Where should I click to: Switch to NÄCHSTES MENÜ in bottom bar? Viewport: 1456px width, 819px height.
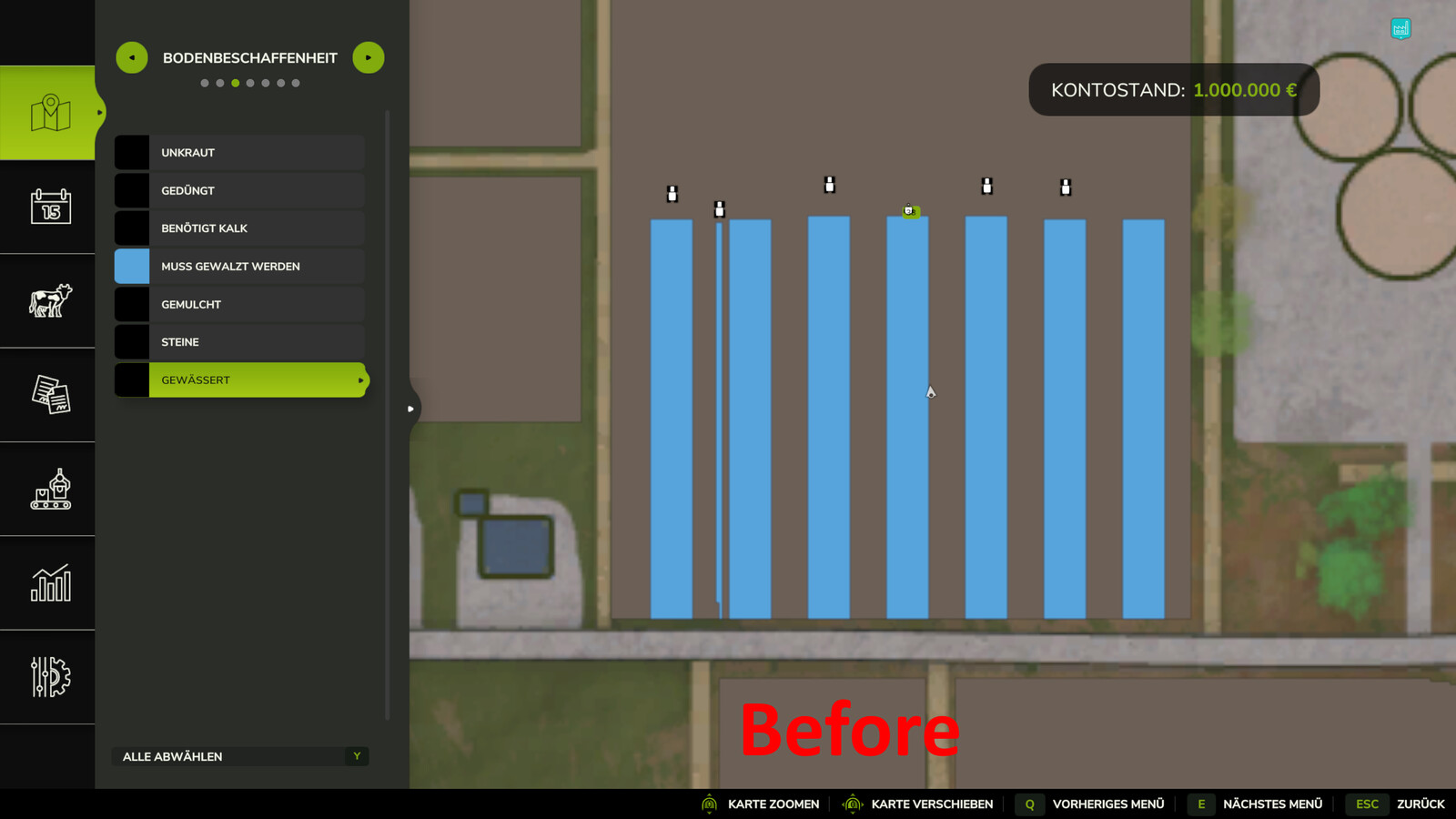(x=1272, y=804)
